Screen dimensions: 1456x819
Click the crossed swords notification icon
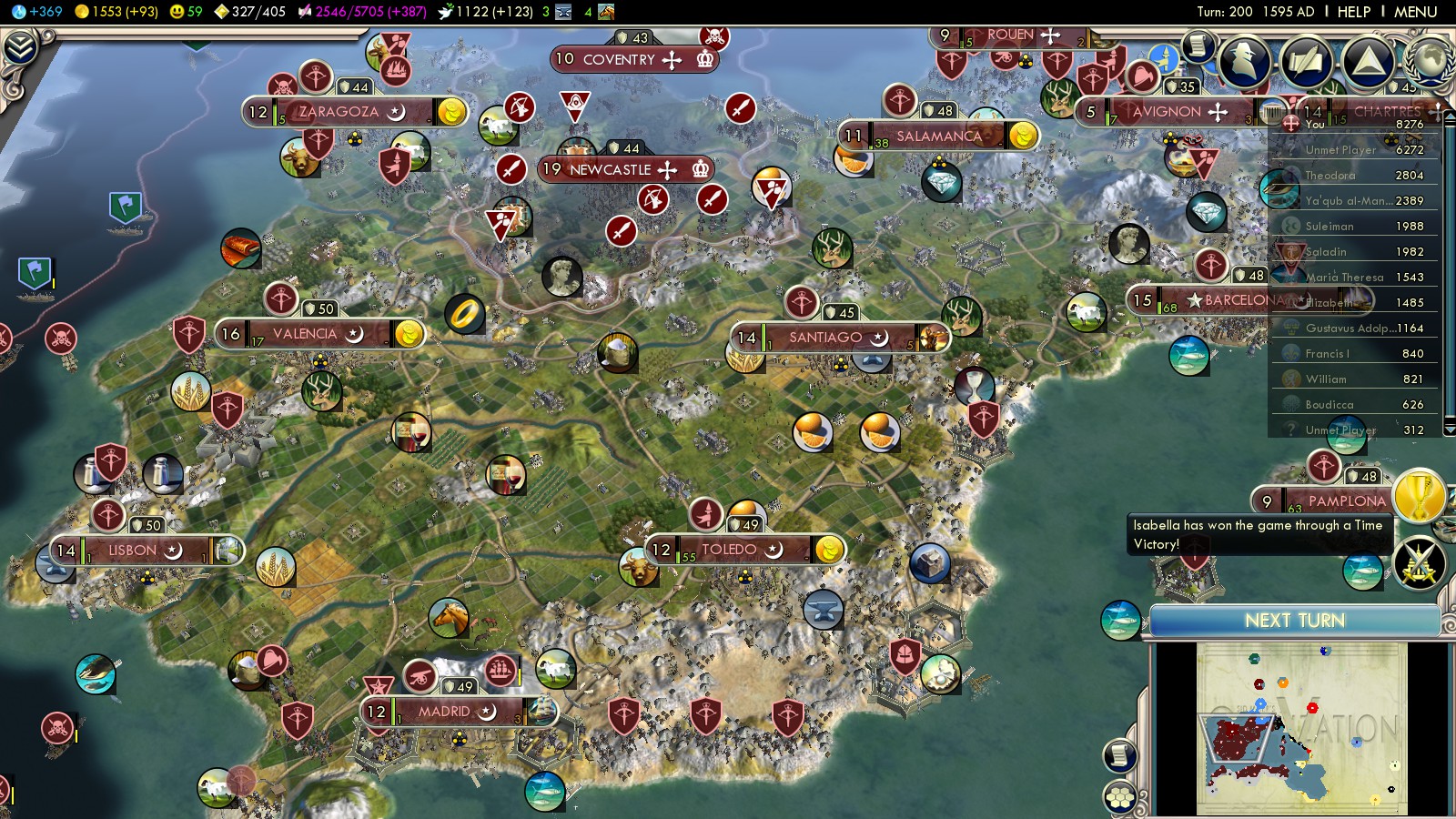point(1418,563)
